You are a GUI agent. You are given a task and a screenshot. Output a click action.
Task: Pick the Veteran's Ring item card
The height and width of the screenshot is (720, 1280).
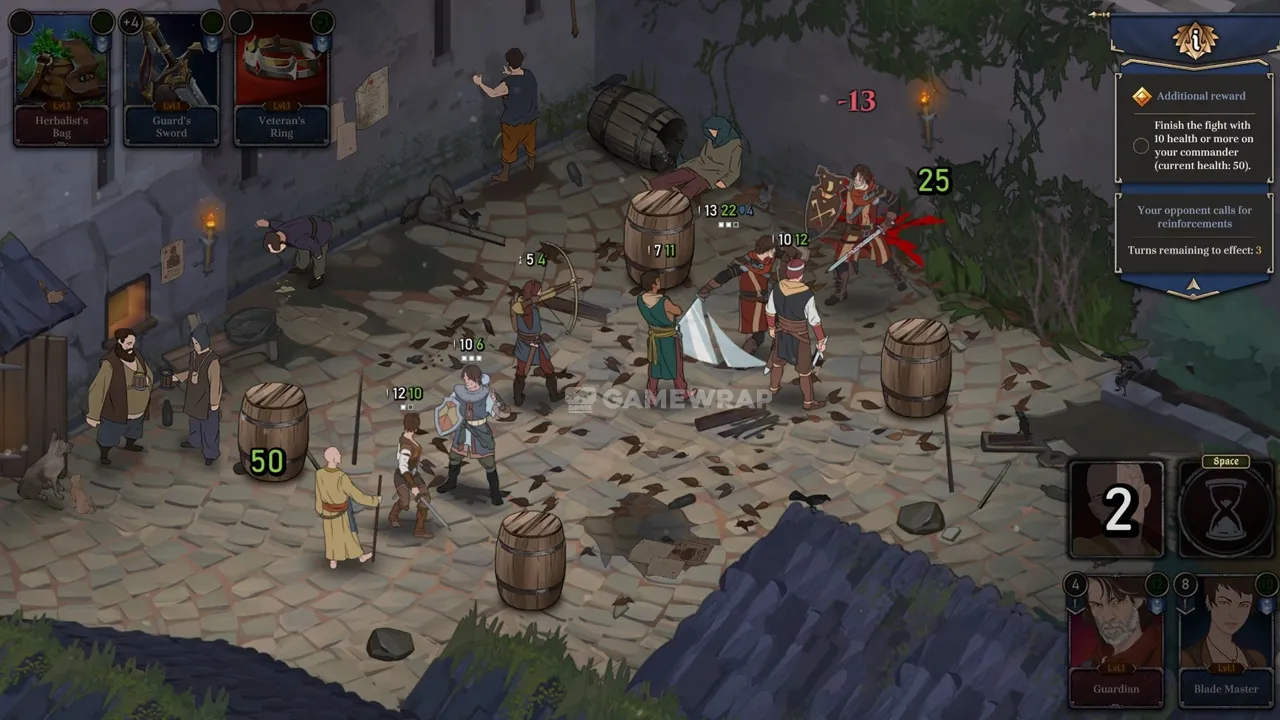282,80
